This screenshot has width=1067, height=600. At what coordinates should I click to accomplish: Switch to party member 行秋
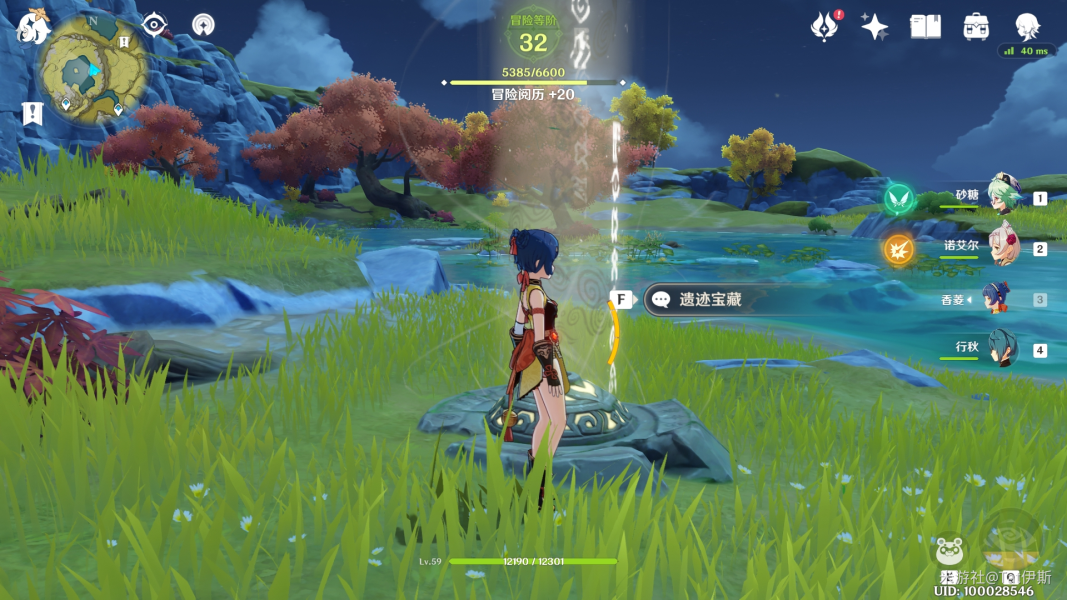coord(1000,349)
